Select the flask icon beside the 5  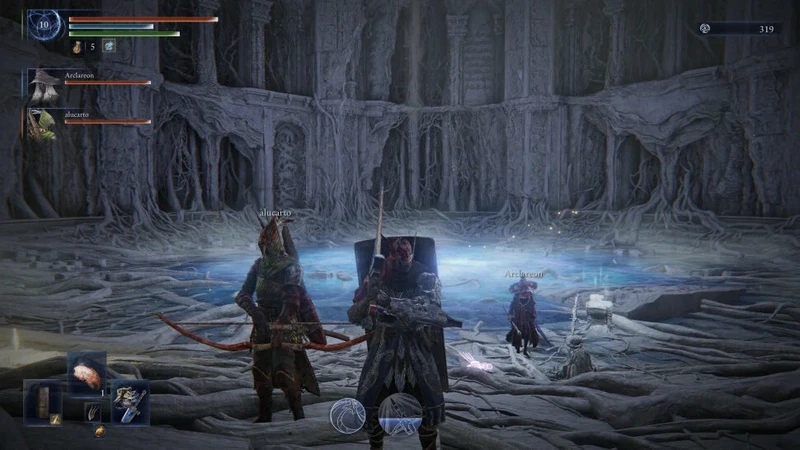(x=77, y=46)
